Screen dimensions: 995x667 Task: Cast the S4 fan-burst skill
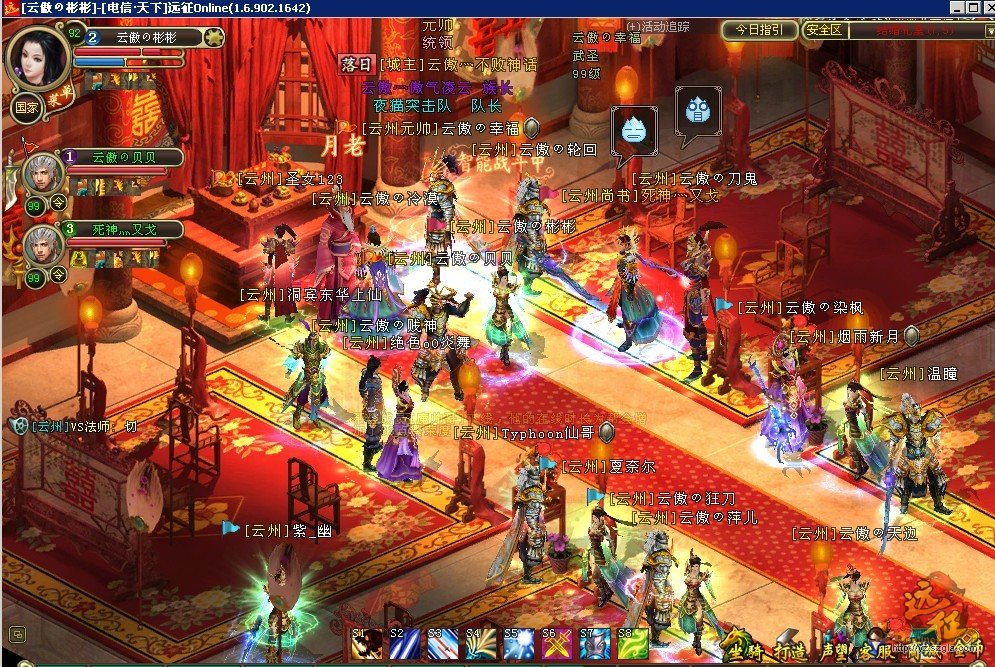[480, 647]
